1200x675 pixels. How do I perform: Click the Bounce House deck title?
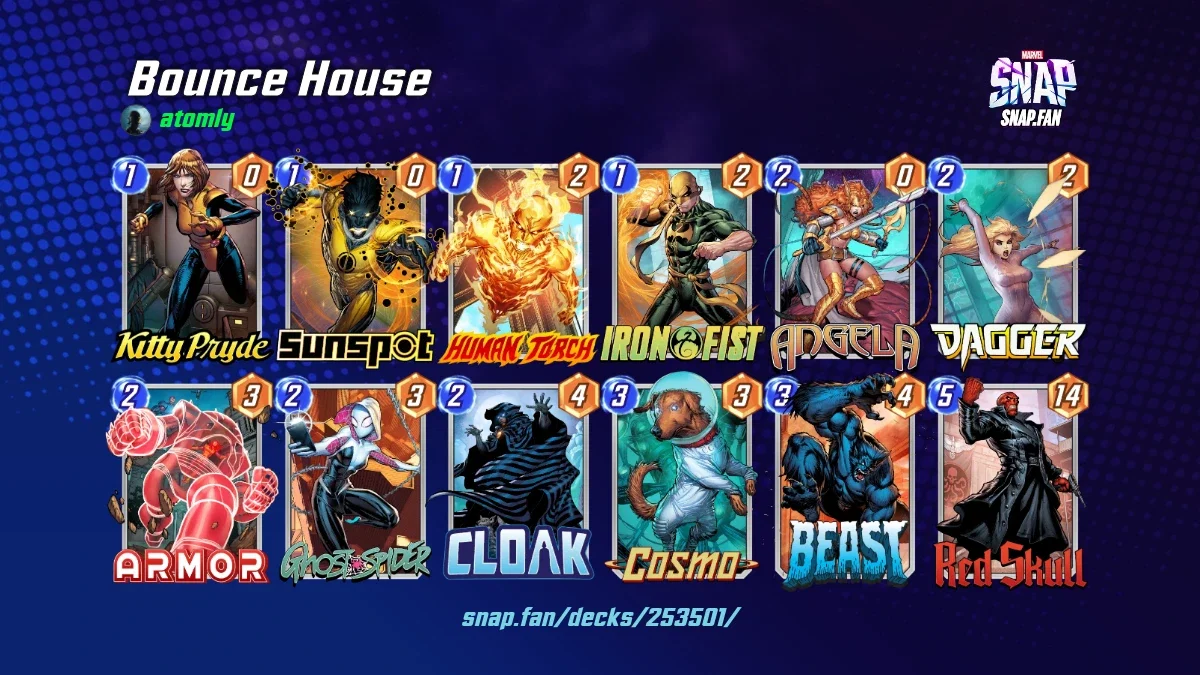click(x=280, y=80)
